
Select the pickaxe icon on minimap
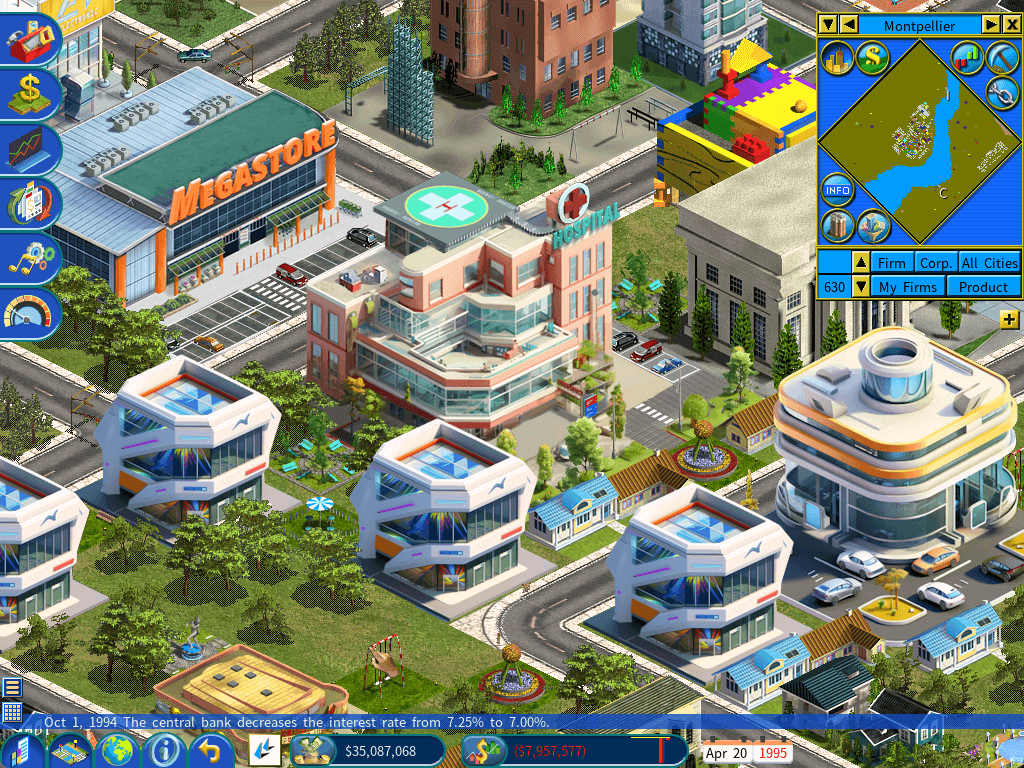tap(1002, 57)
